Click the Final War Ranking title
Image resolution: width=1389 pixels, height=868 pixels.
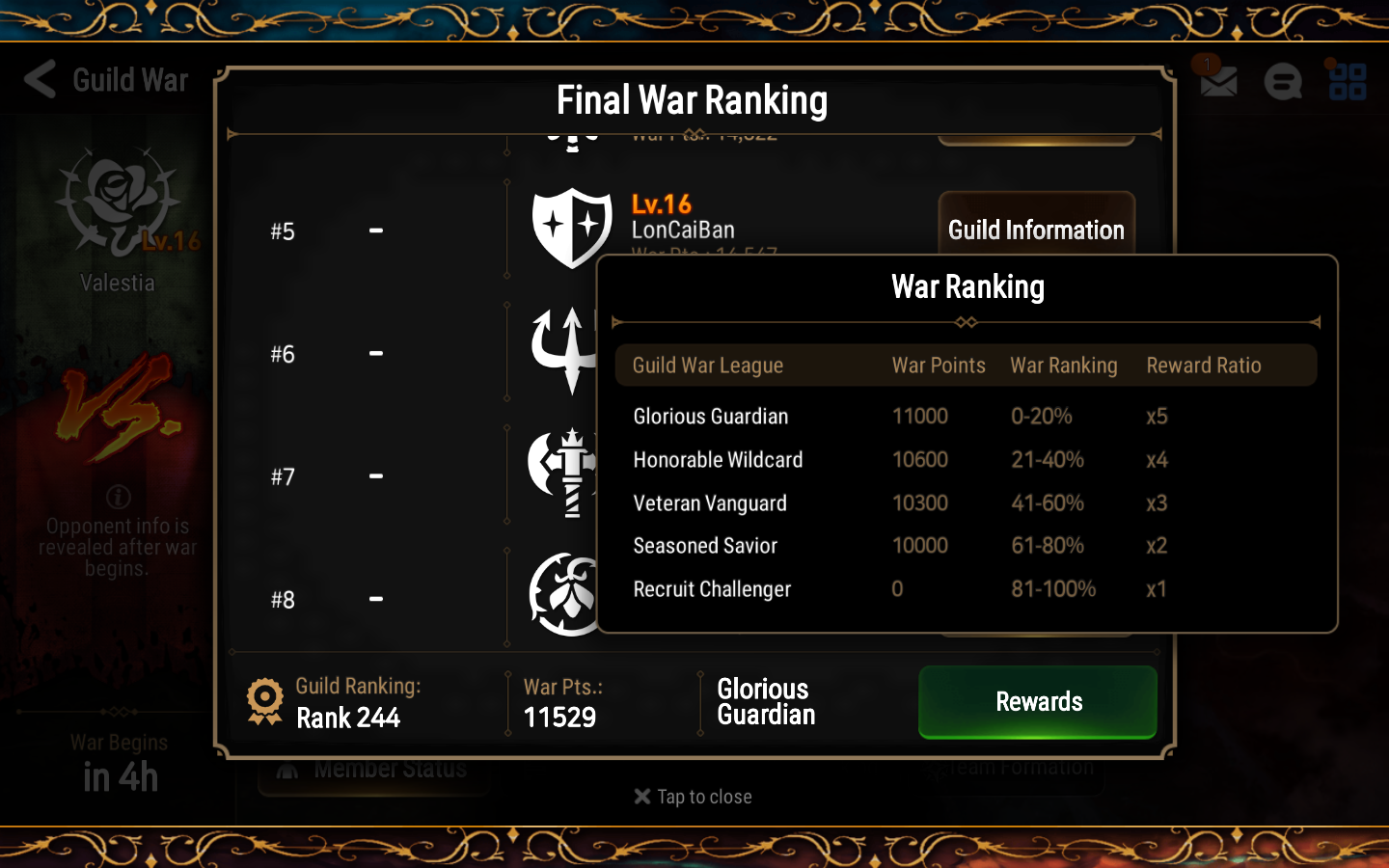692,99
